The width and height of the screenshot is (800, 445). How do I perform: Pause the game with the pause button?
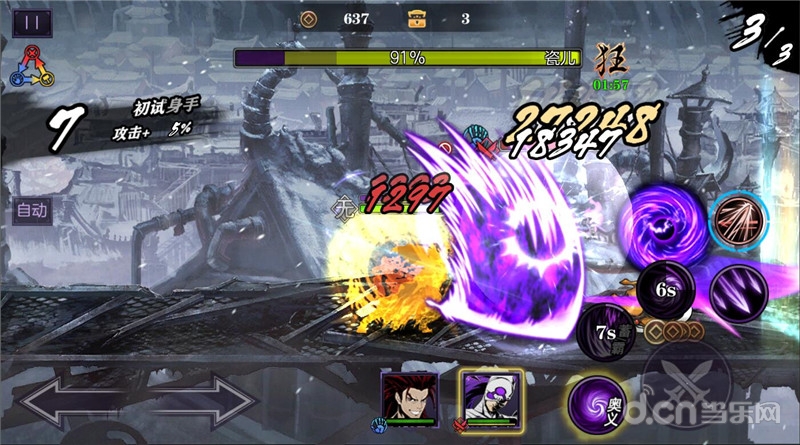tap(33, 22)
